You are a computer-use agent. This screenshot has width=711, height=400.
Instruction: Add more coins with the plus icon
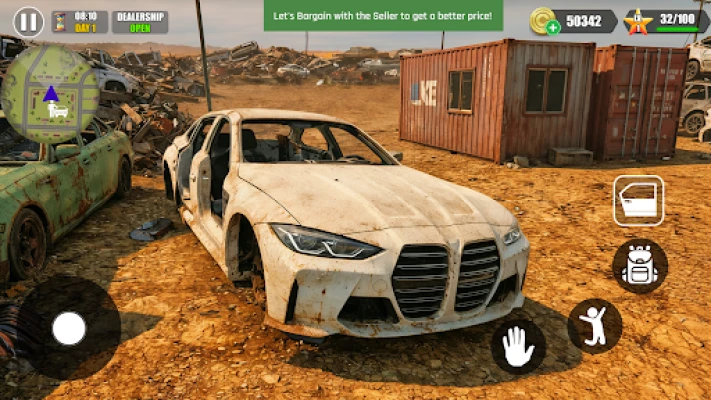[553, 27]
